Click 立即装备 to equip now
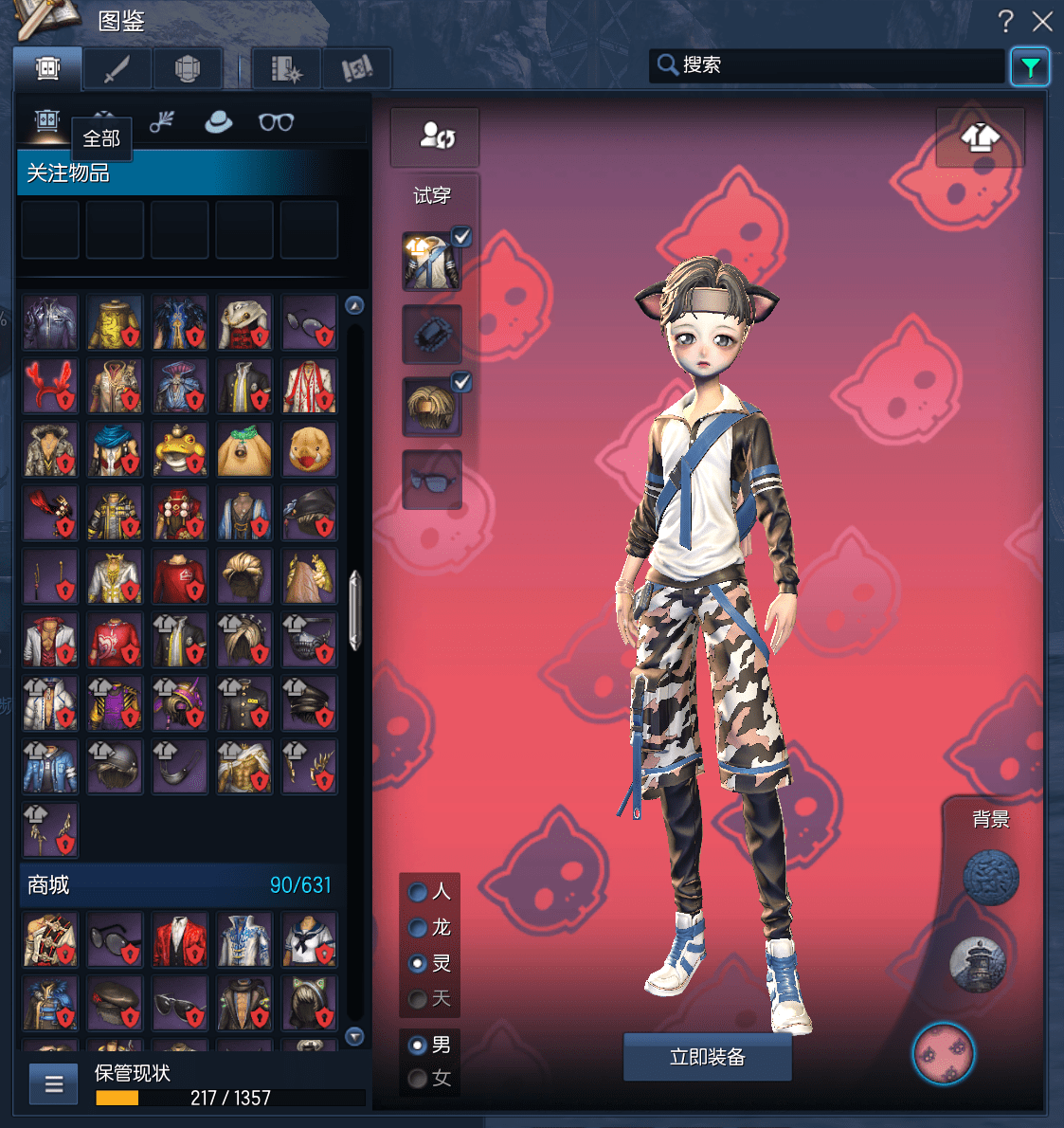 coord(707,1057)
